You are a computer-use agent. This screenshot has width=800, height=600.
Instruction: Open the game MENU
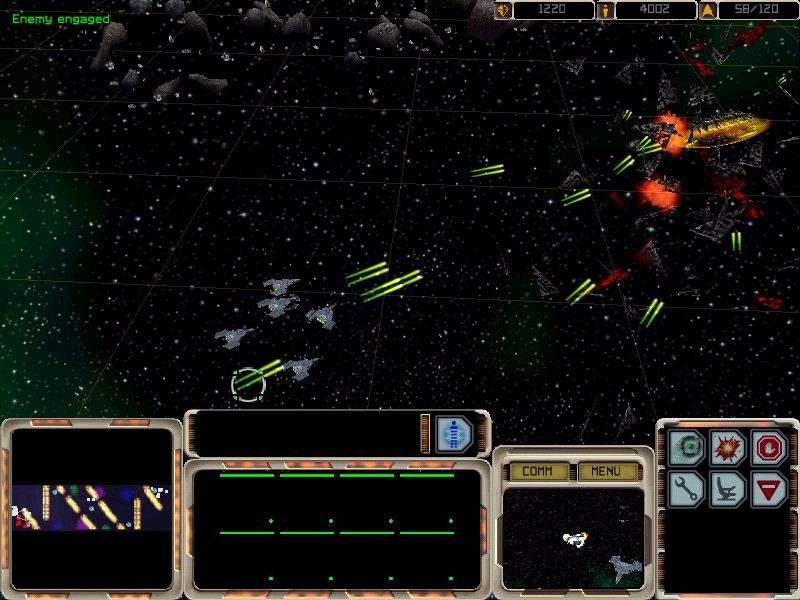click(606, 471)
